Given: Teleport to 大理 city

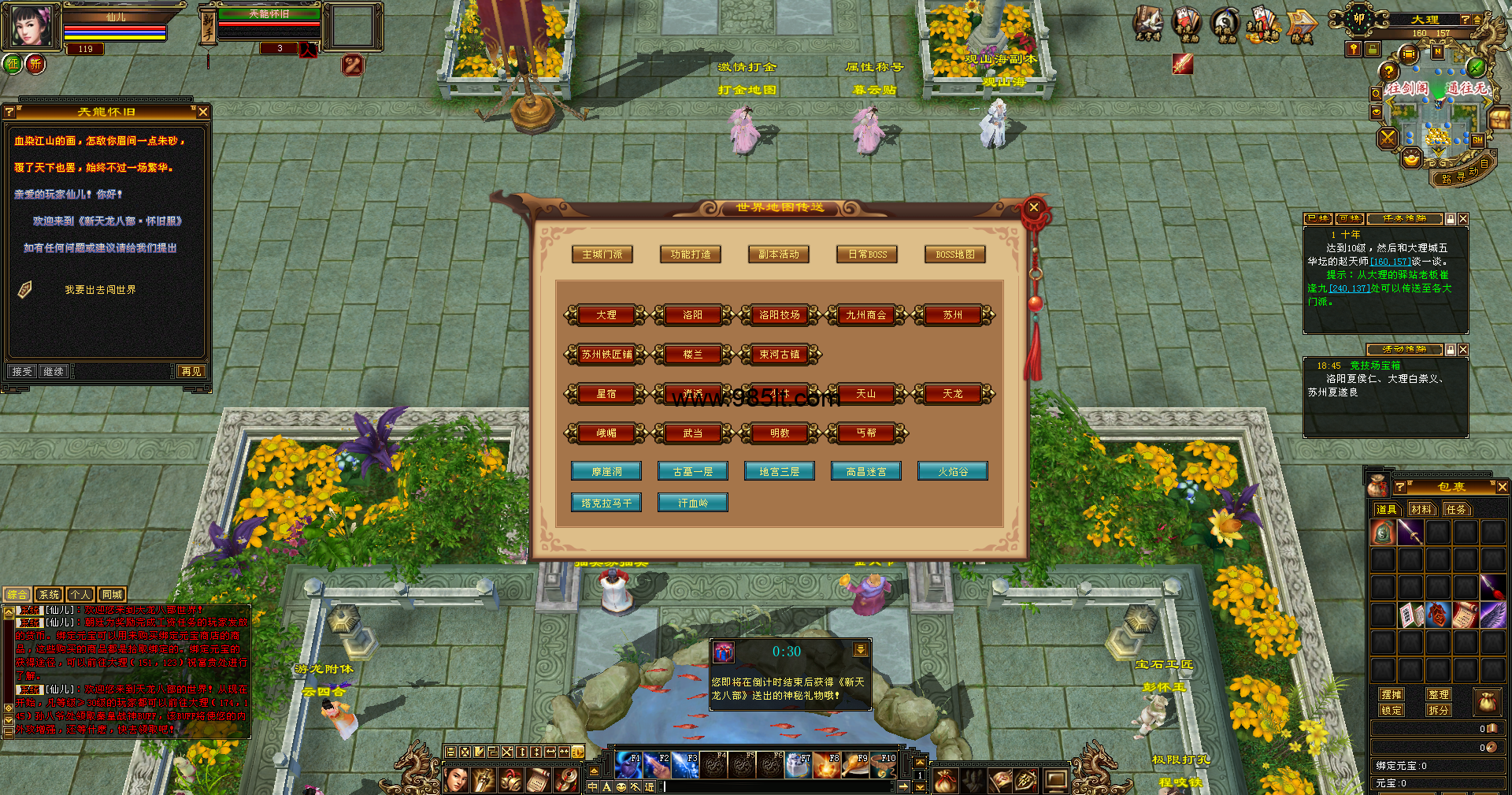Looking at the screenshot, I should click(x=606, y=315).
